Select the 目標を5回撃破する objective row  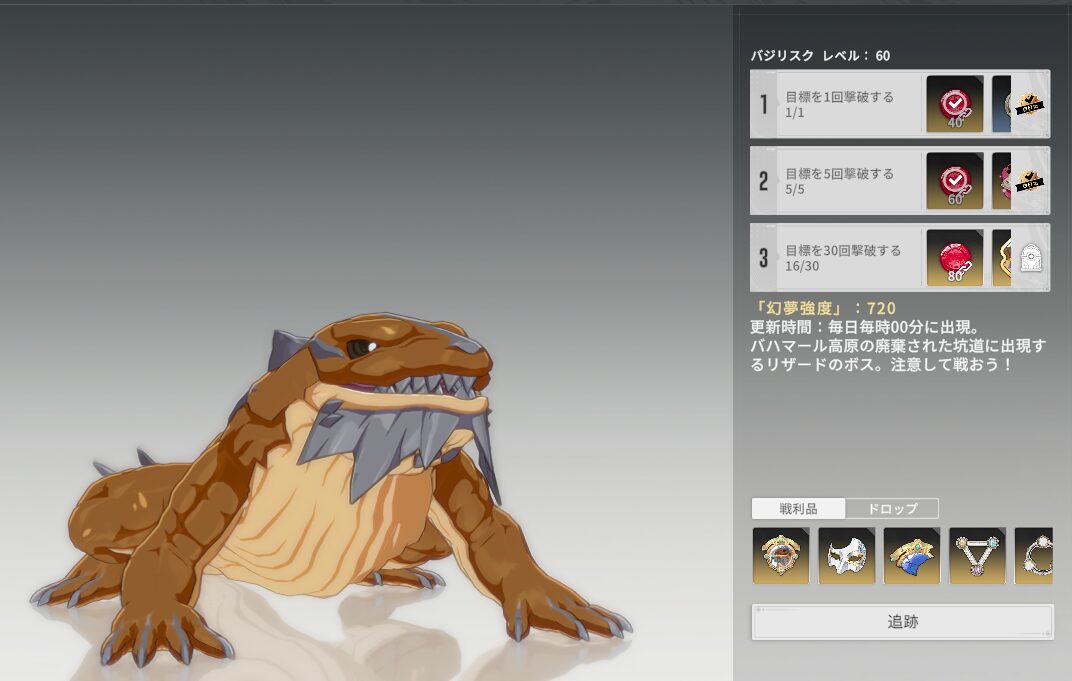(x=839, y=181)
